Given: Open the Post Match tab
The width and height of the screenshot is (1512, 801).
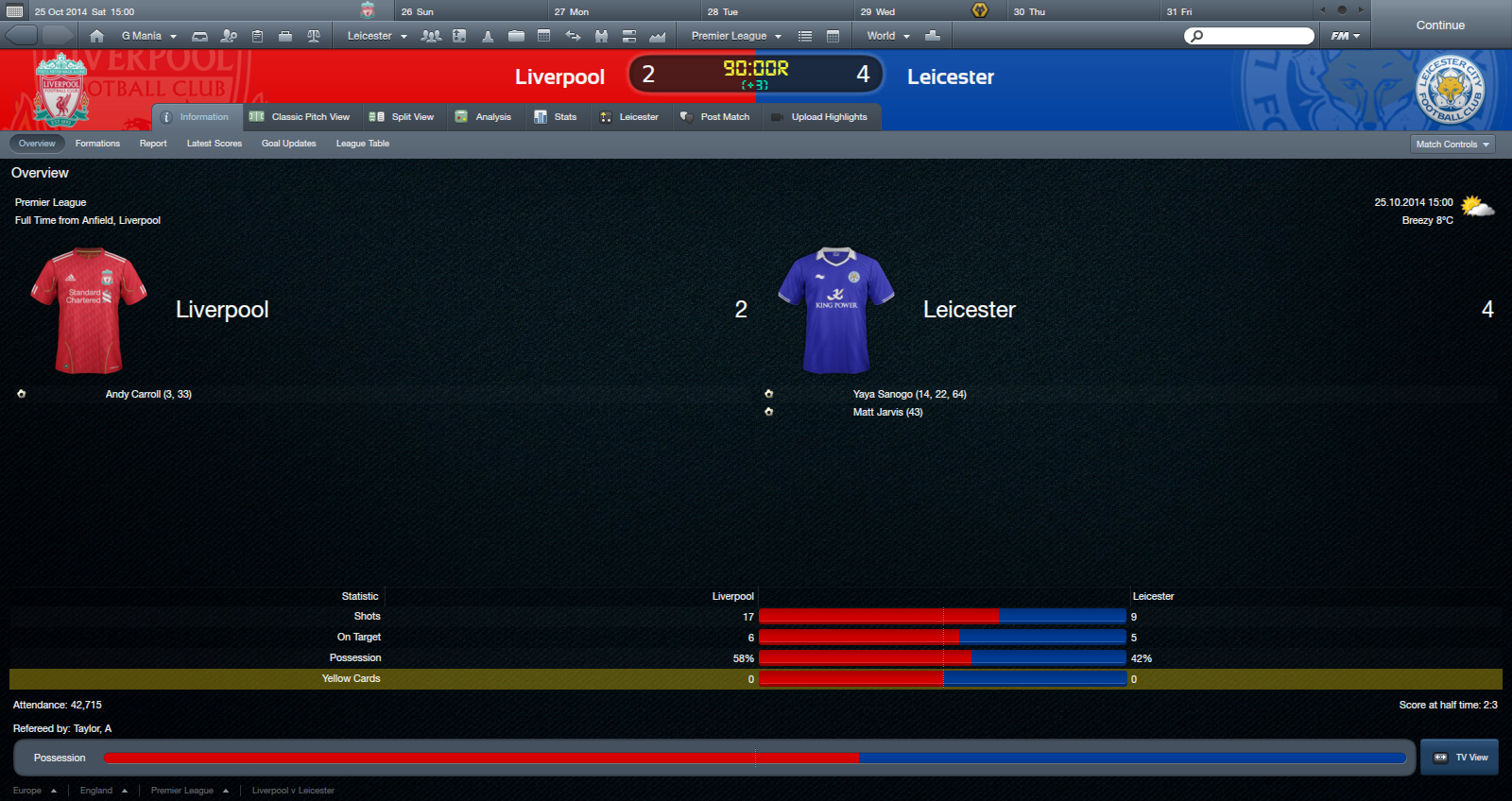Looking at the screenshot, I should click(x=714, y=117).
